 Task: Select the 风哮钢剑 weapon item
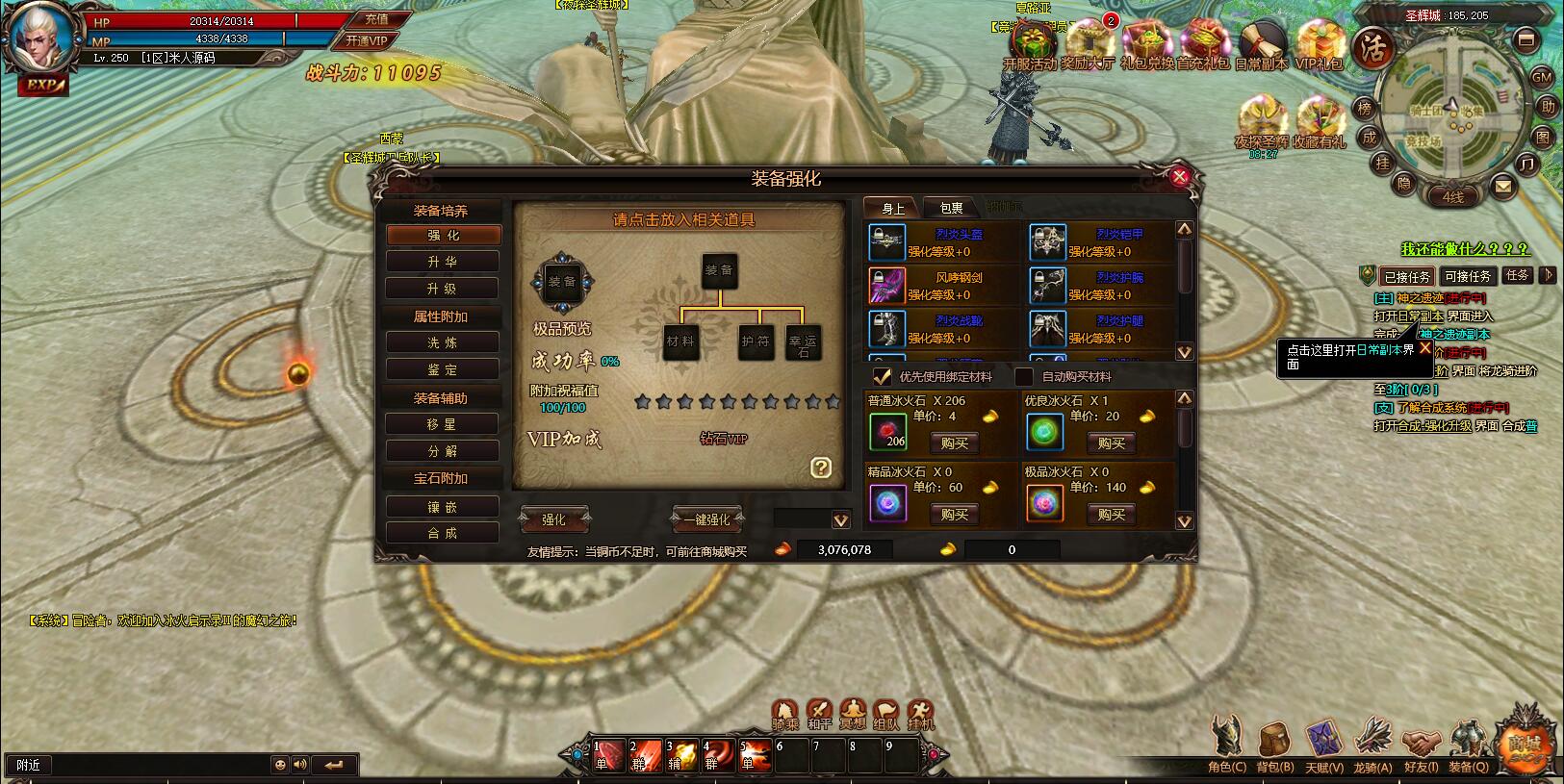coord(886,286)
